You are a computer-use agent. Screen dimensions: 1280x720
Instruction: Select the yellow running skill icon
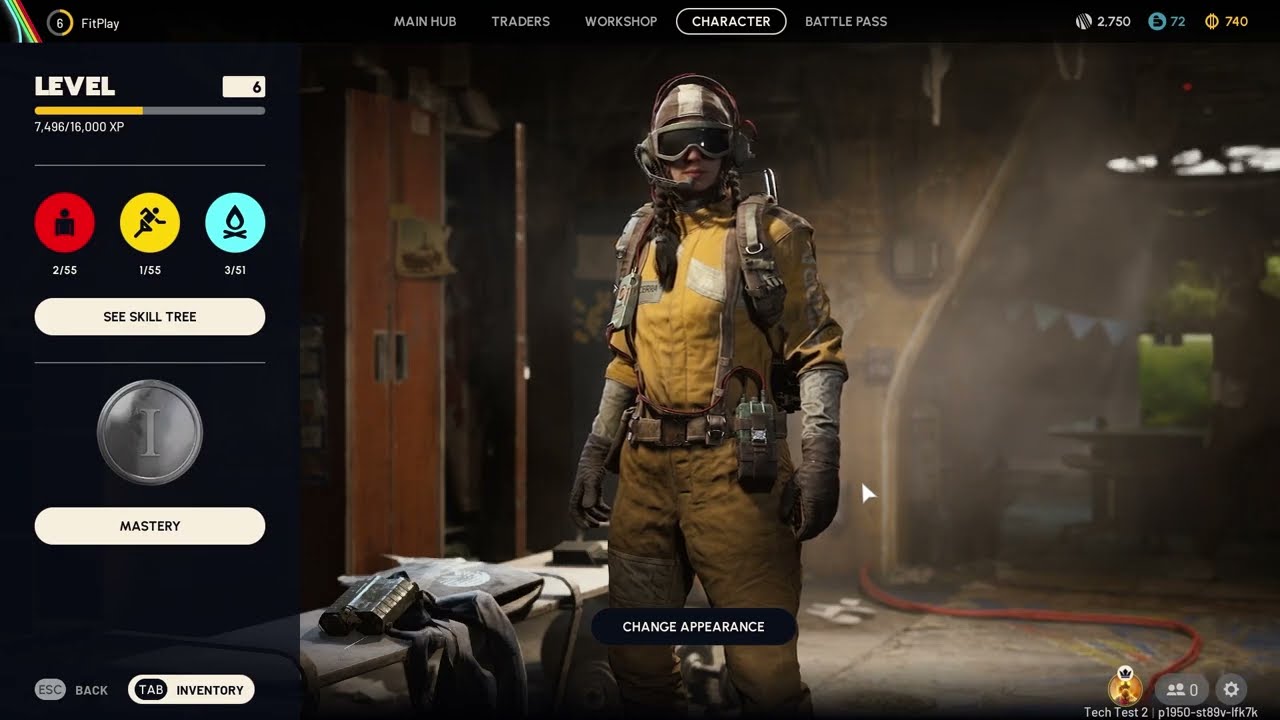coord(150,223)
